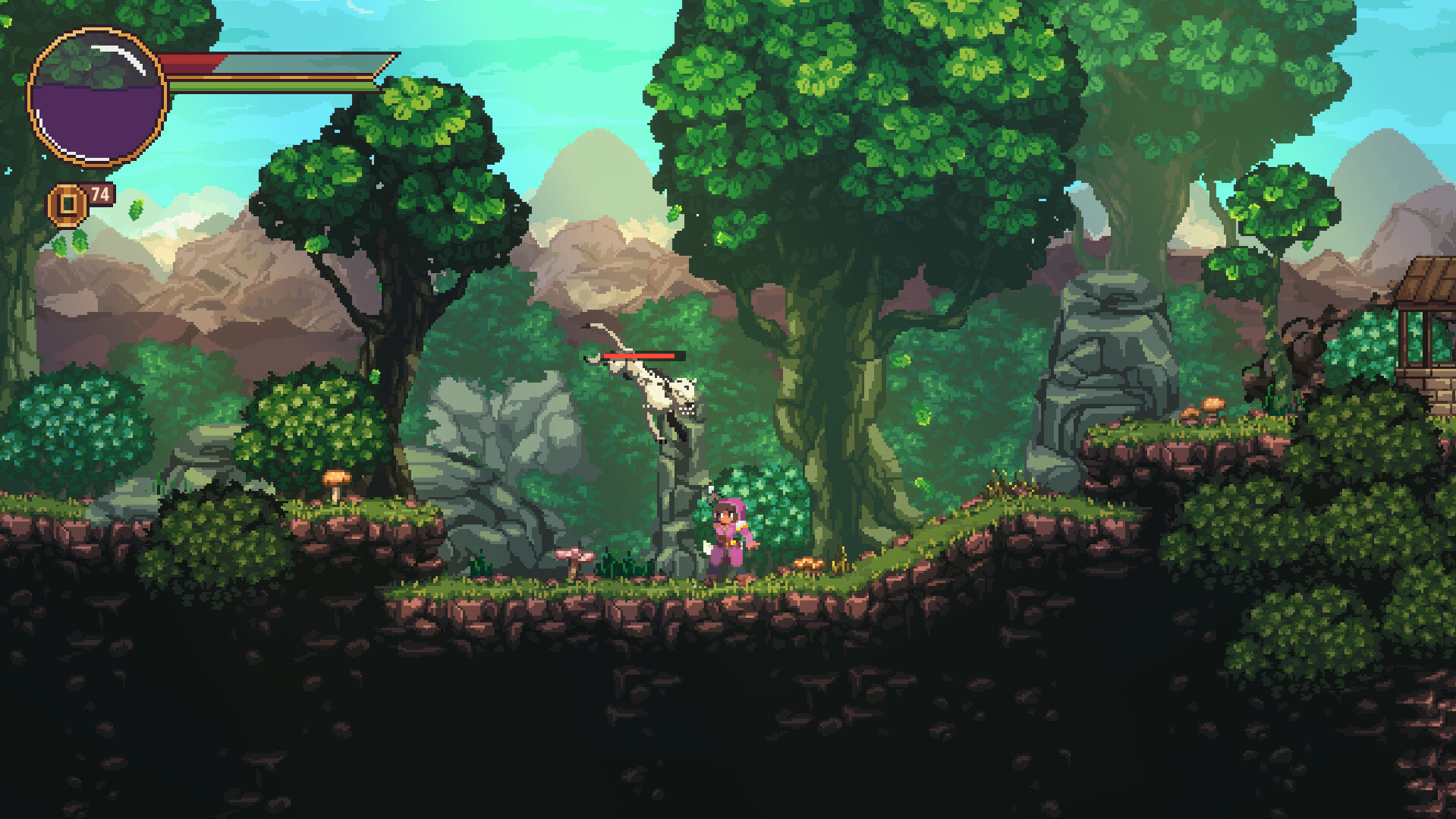This screenshot has height=819, width=1456.
Task: Click the pink mushroom on the left ledge
Action: pos(575,555)
